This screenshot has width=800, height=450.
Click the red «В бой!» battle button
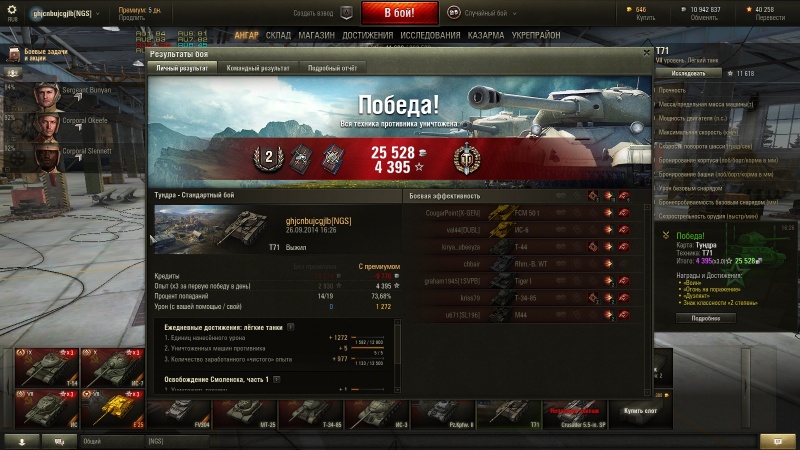click(399, 13)
